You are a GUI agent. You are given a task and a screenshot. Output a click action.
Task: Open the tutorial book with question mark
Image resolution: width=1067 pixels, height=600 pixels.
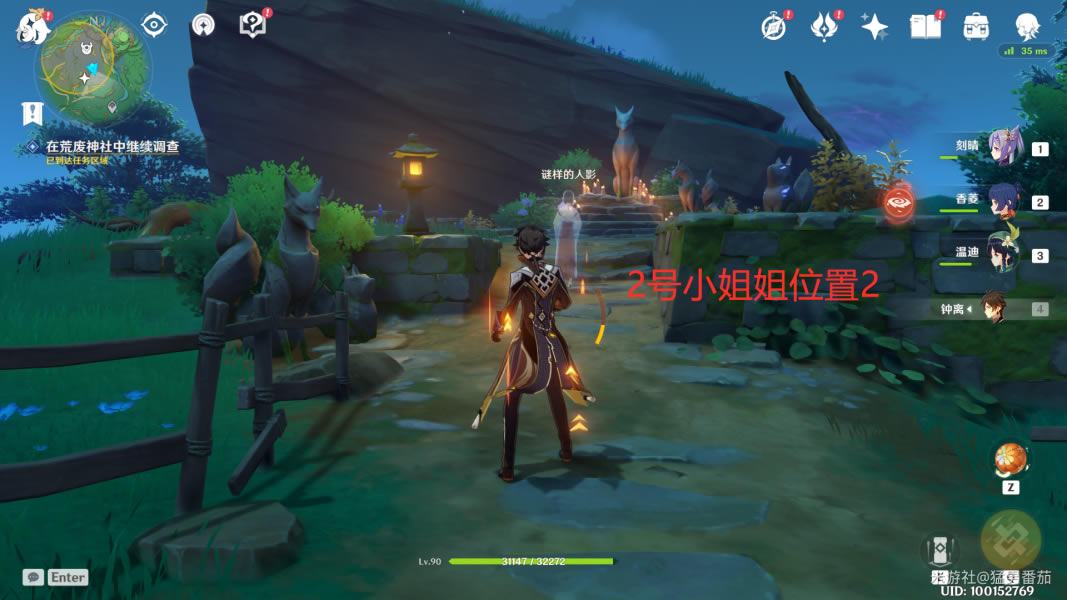(252, 25)
